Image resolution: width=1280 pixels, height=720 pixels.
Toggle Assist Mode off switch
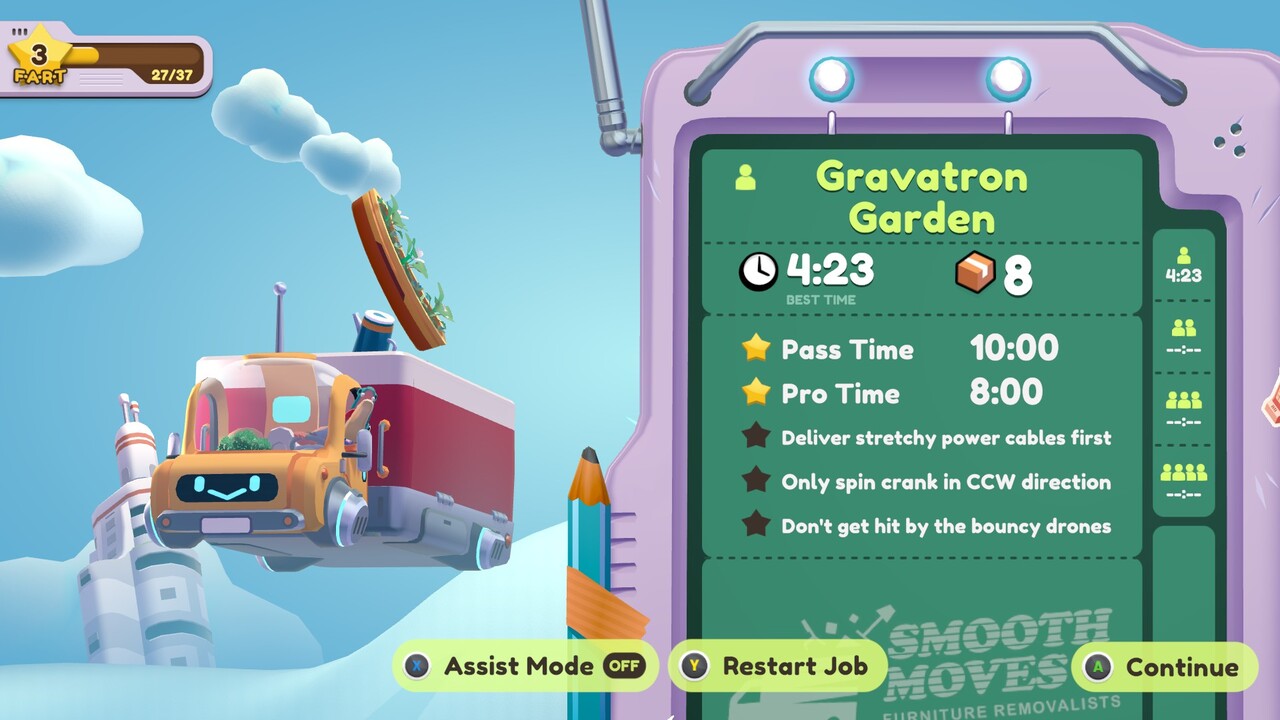625,666
